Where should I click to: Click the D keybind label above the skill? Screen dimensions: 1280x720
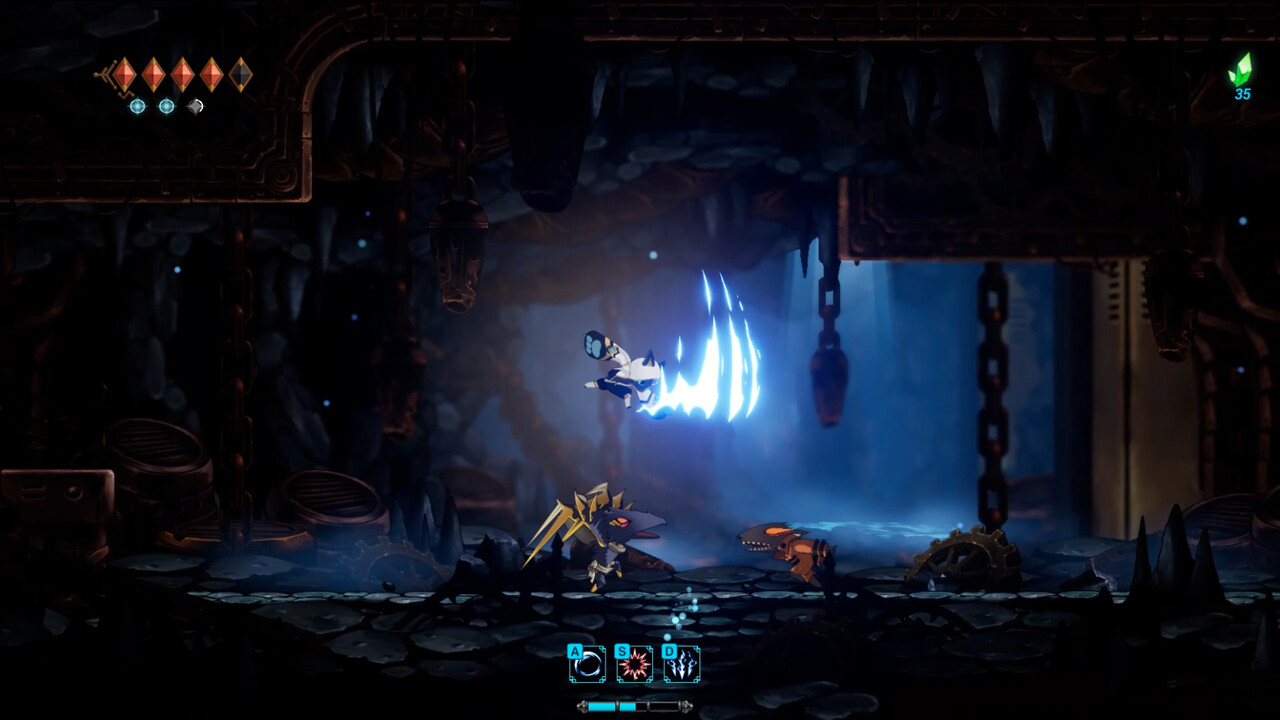pos(670,652)
